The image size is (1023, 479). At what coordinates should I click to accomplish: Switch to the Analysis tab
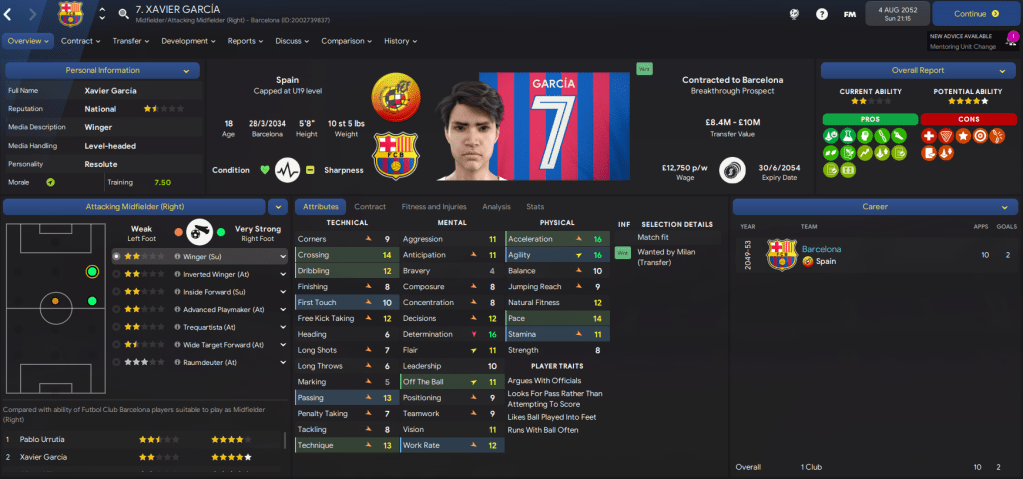pos(496,206)
